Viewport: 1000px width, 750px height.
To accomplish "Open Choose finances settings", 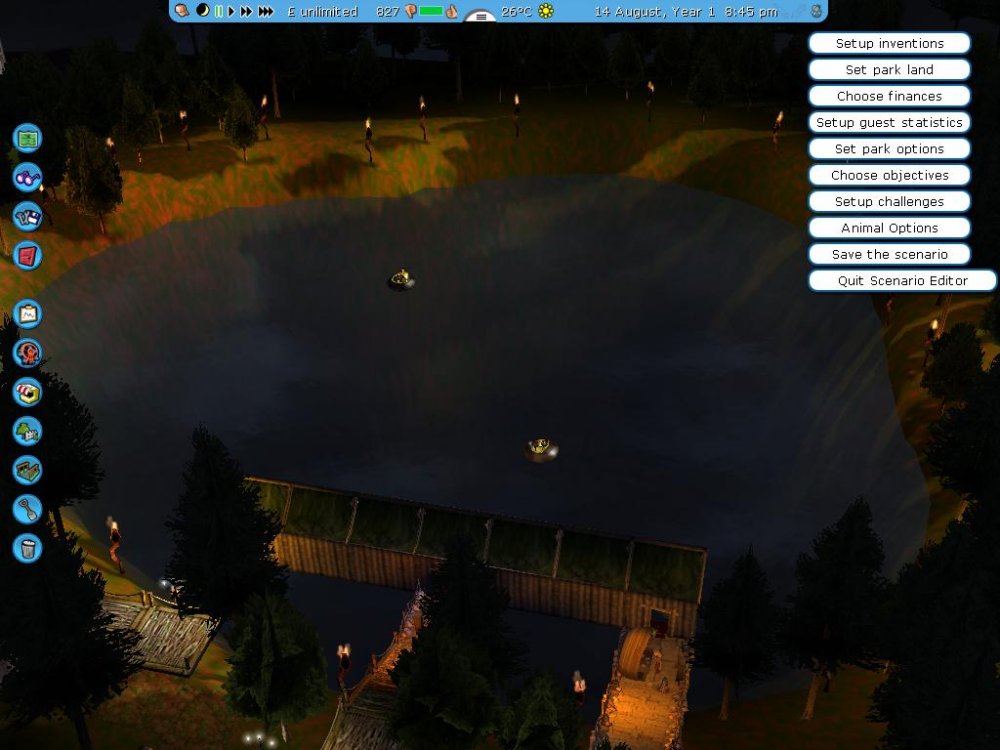I will pyautogui.click(x=889, y=96).
